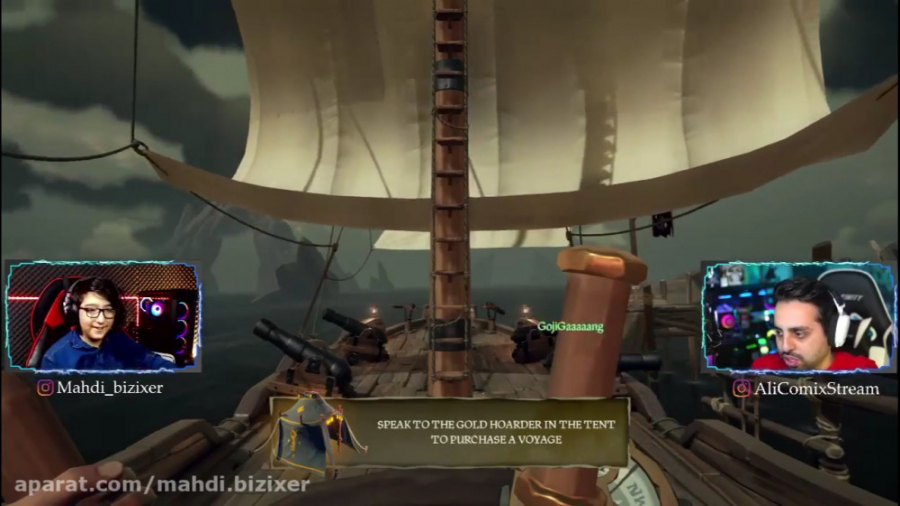Click the AliComixStream Instagram label
This screenshot has width=900, height=506.
805,388
